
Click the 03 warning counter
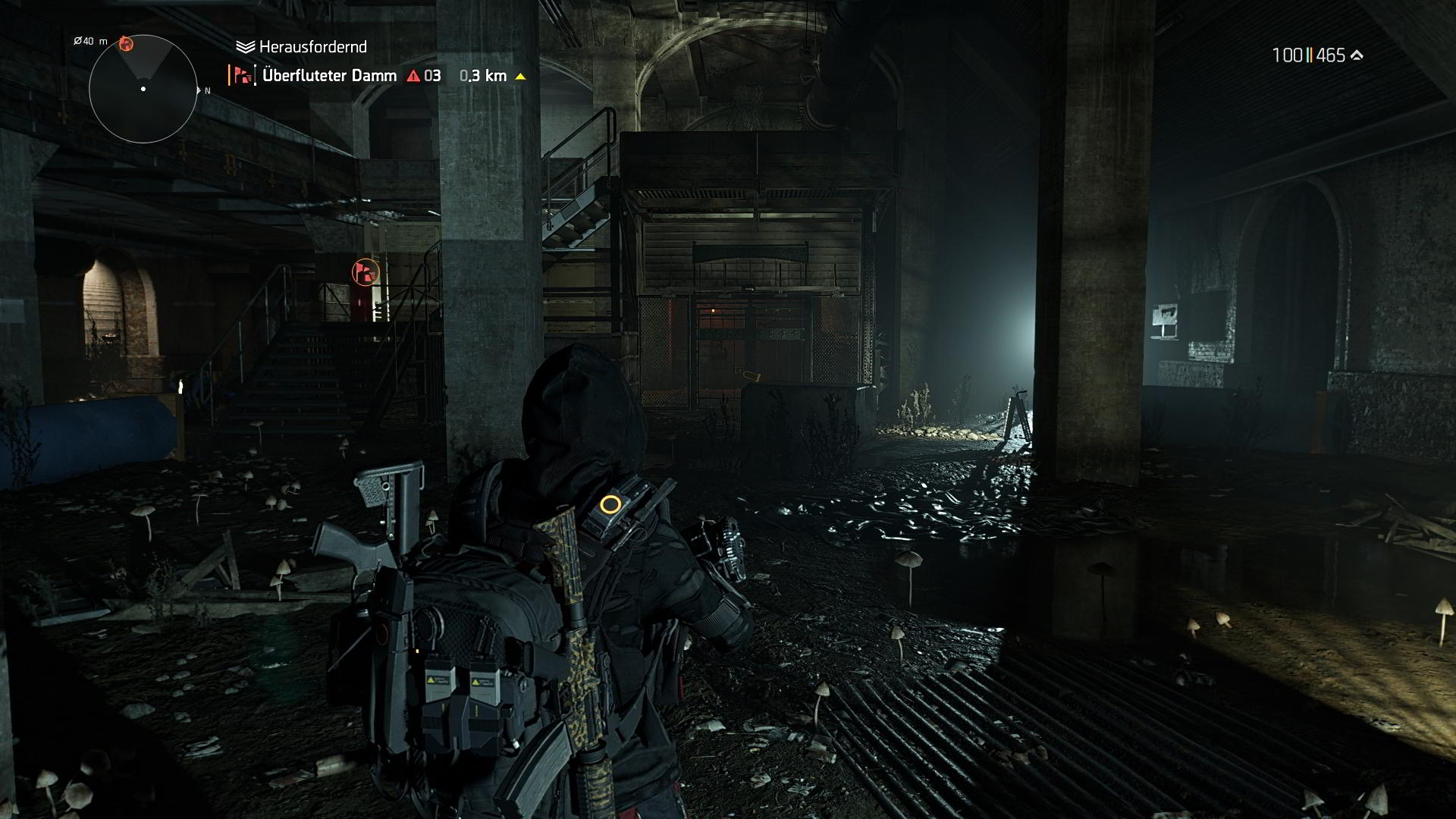[432, 76]
